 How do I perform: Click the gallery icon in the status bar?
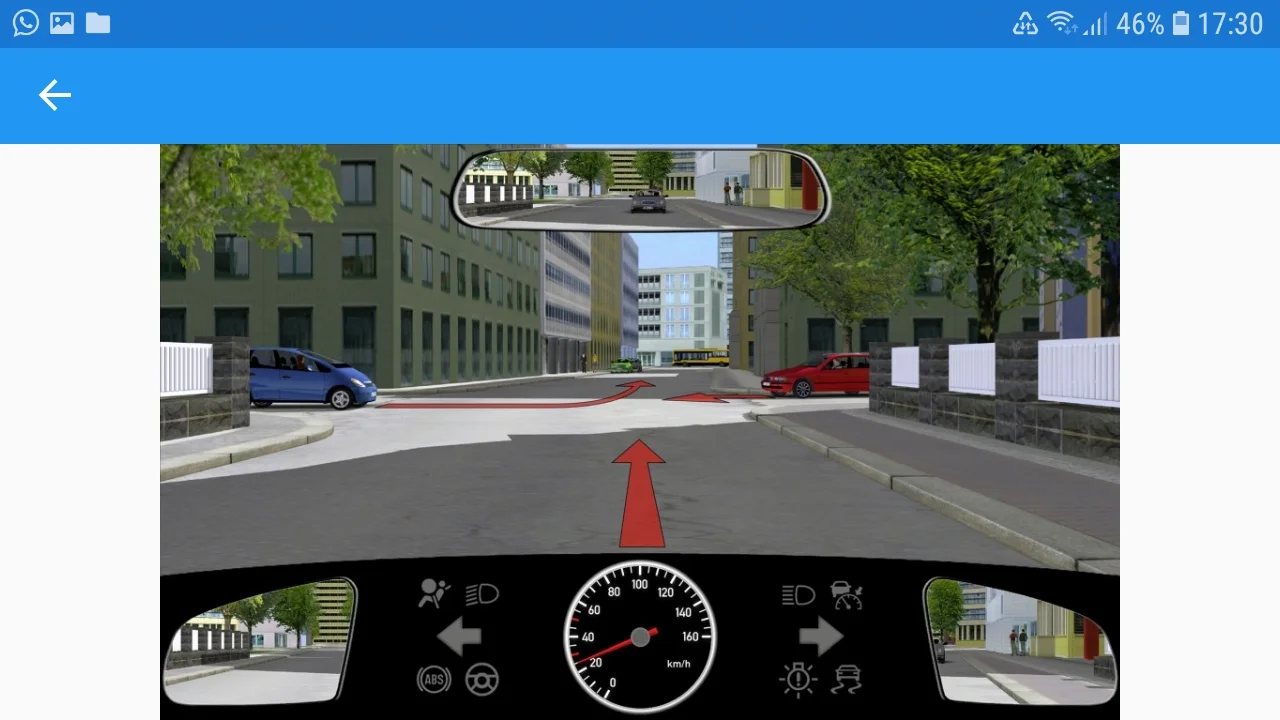click(x=61, y=22)
